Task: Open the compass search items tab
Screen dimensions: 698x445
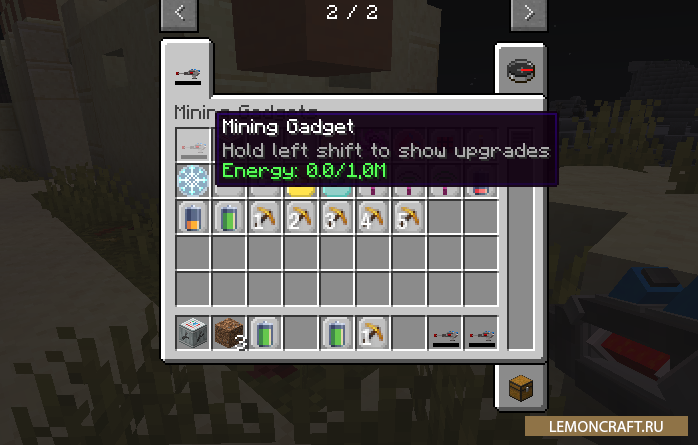Action: point(518,72)
